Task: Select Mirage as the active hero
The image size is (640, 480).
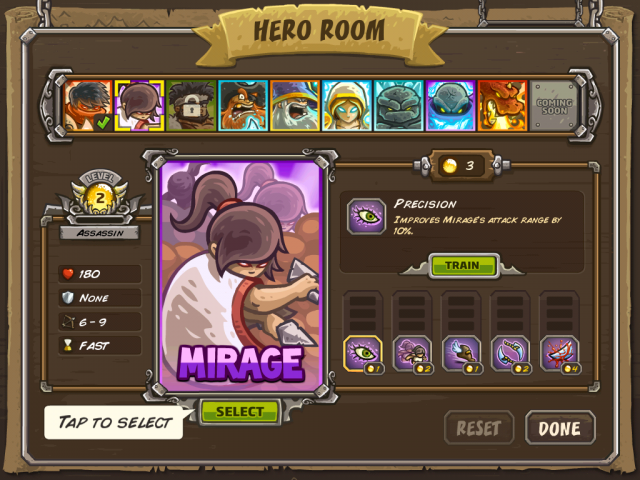Action: point(239,411)
